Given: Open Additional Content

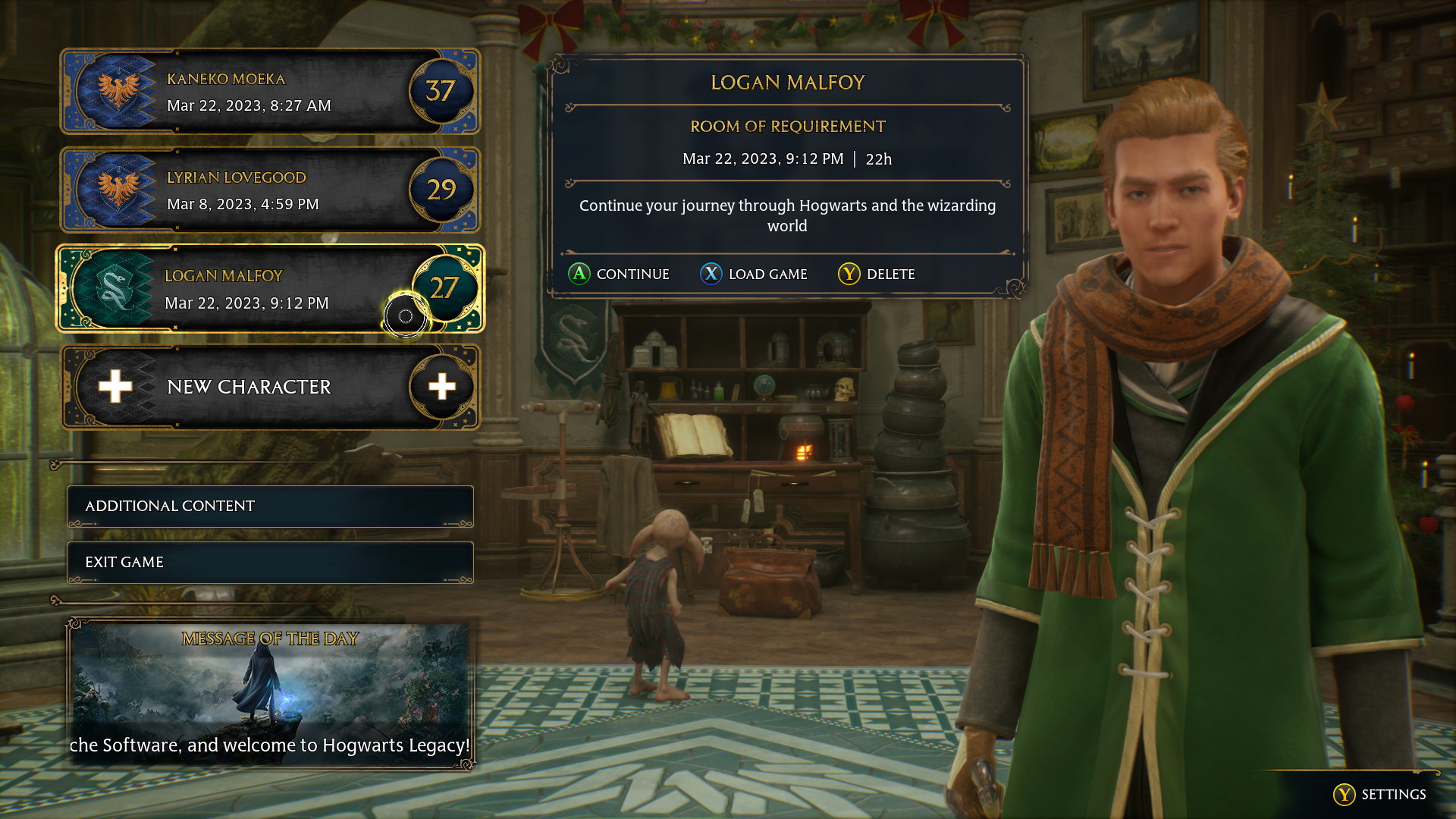Looking at the screenshot, I should pyautogui.click(x=270, y=507).
